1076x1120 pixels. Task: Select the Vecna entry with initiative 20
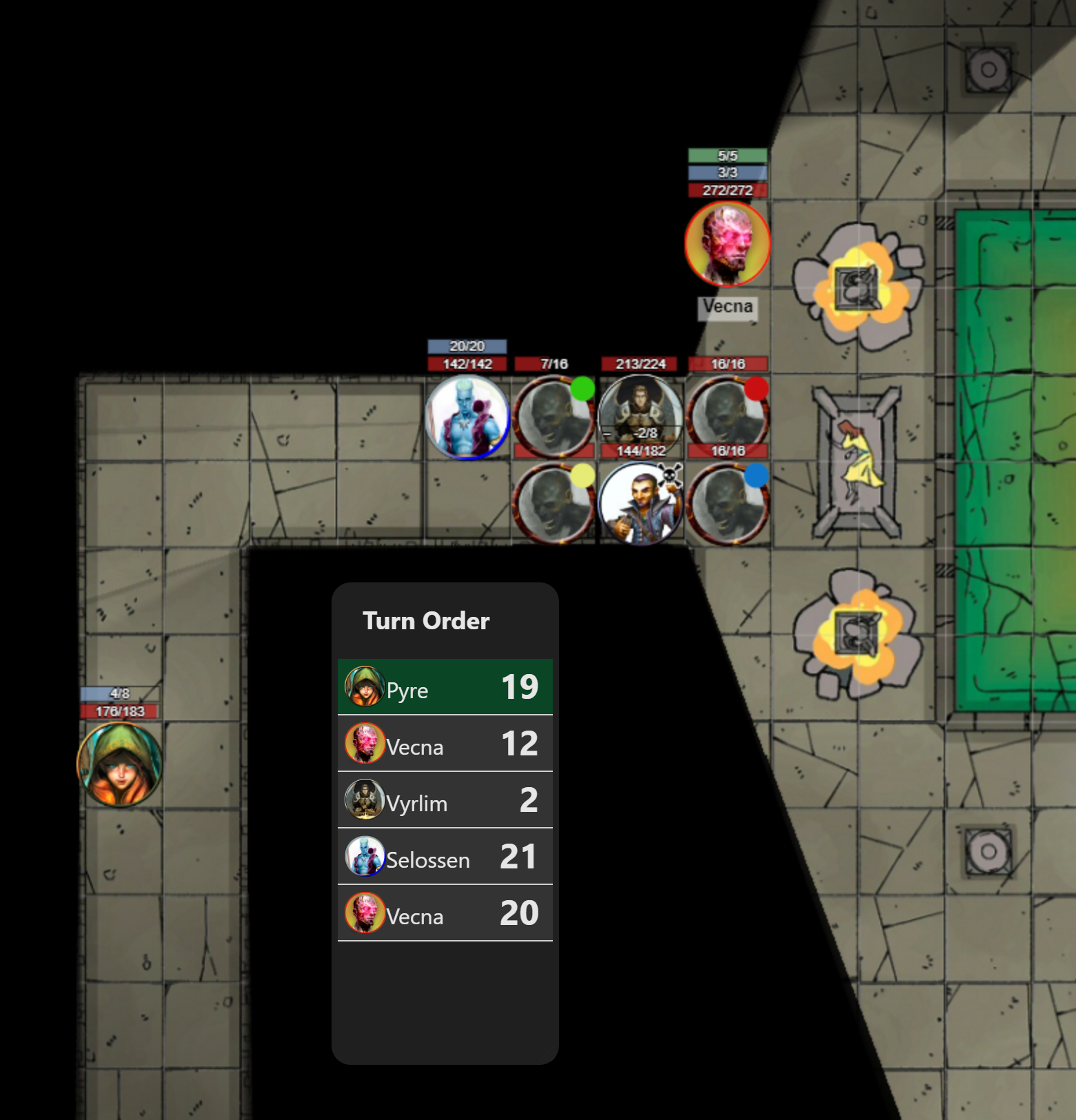pos(445,913)
